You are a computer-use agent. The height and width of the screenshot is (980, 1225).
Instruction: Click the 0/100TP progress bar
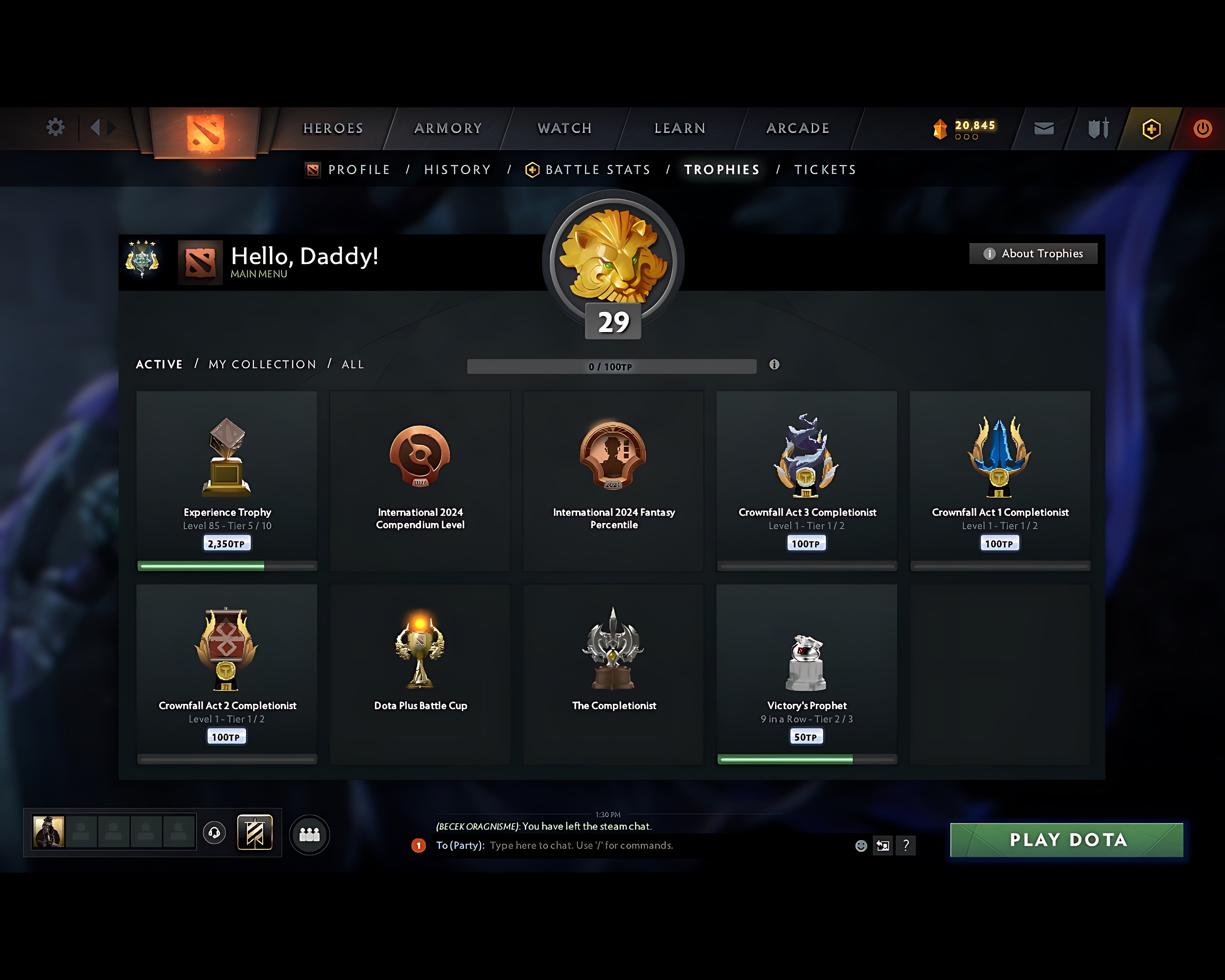click(611, 367)
